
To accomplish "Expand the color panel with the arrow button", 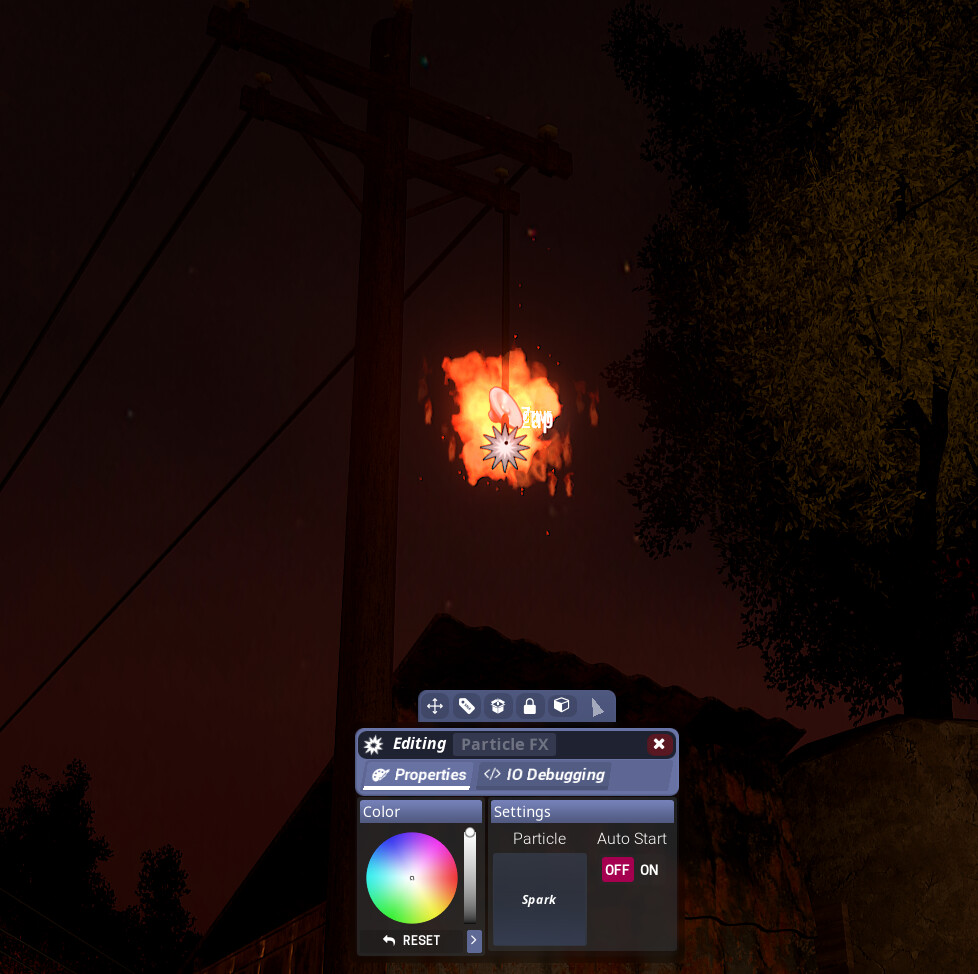I will point(474,941).
